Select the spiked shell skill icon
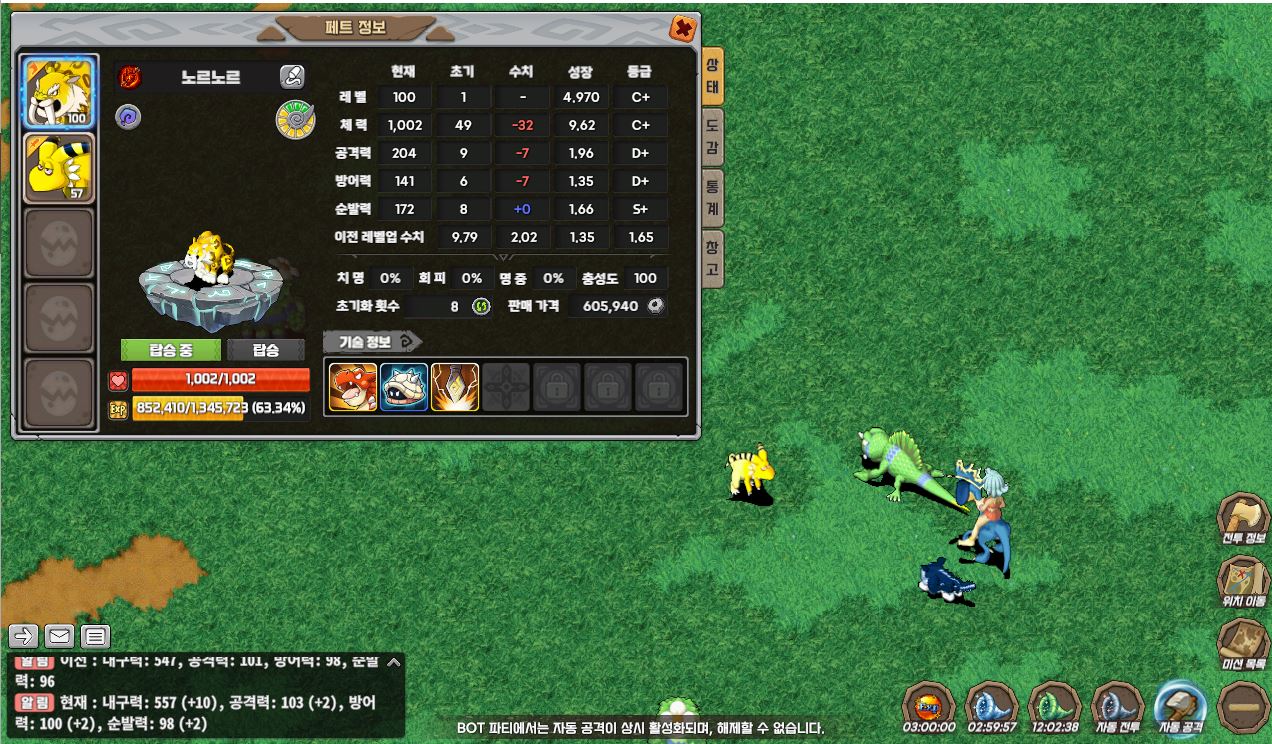The width and height of the screenshot is (1272, 744). [x=404, y=387]
